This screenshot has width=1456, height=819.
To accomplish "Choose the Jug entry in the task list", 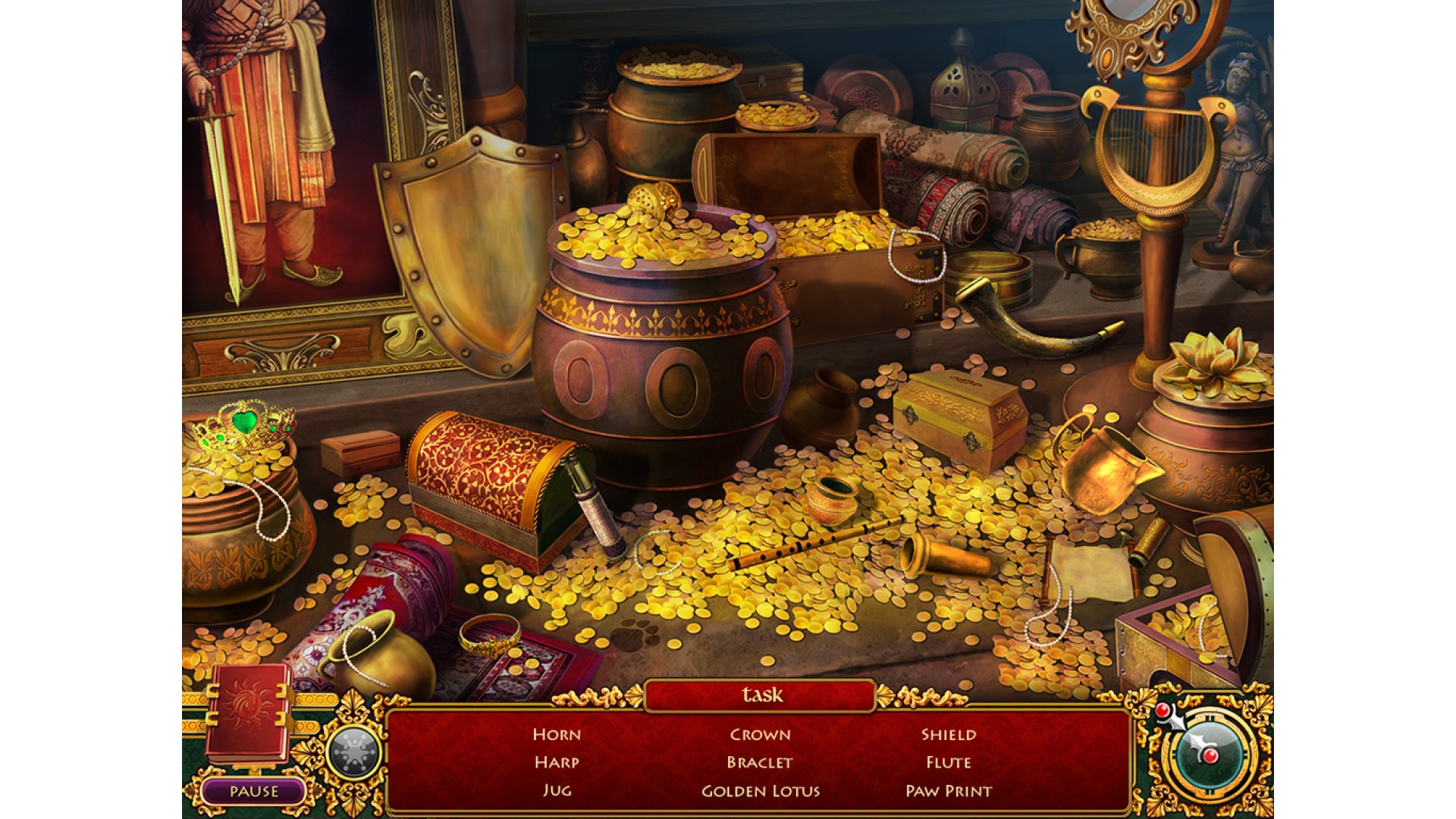I will pyautogui.click(x=557, y=790).
